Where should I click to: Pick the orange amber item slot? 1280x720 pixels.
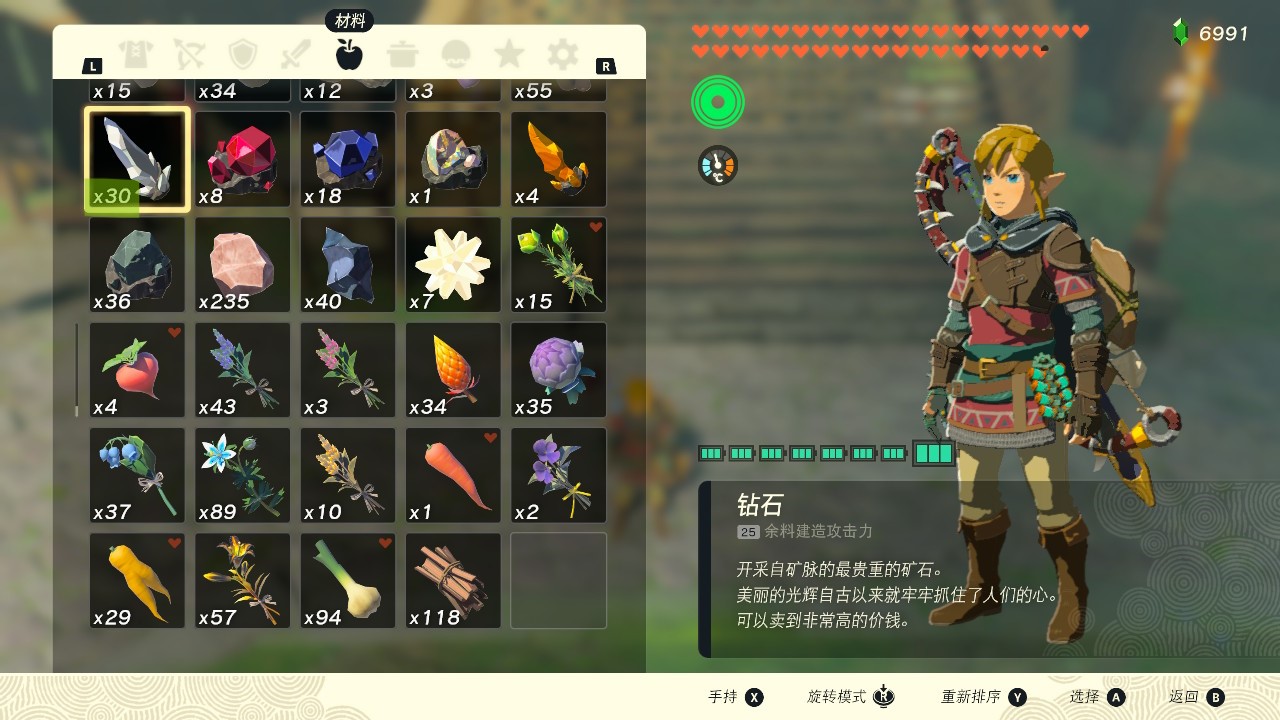(x=558, y=160)
